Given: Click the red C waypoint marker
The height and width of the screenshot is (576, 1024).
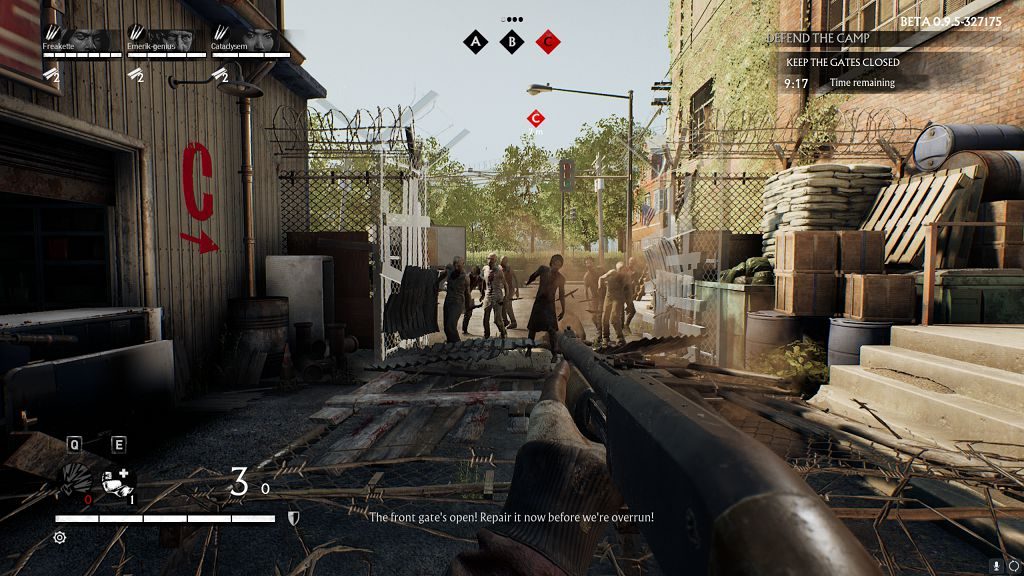Looking at the screenshot, I should (535, 119).
